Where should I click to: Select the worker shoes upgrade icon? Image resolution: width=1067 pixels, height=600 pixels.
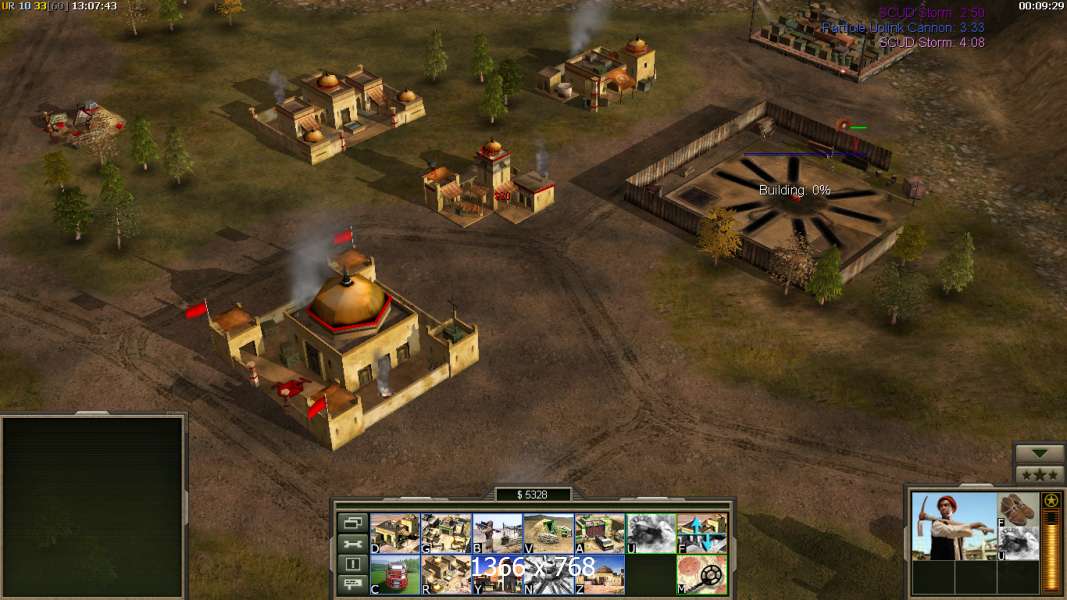pyautogui.click(x=1018, y=509)
